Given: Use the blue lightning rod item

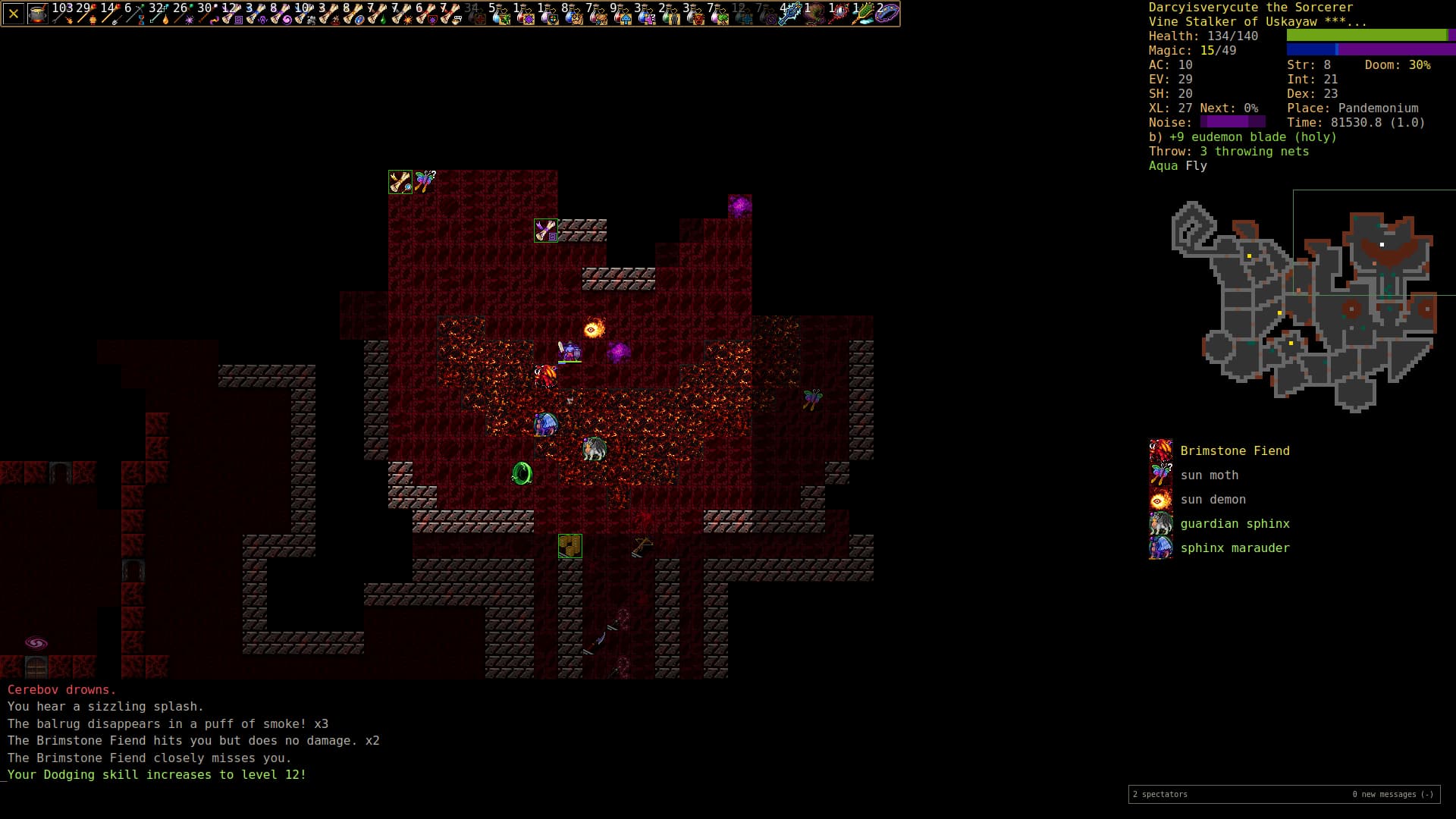Looking at the screenshot, I should (790, 14).
